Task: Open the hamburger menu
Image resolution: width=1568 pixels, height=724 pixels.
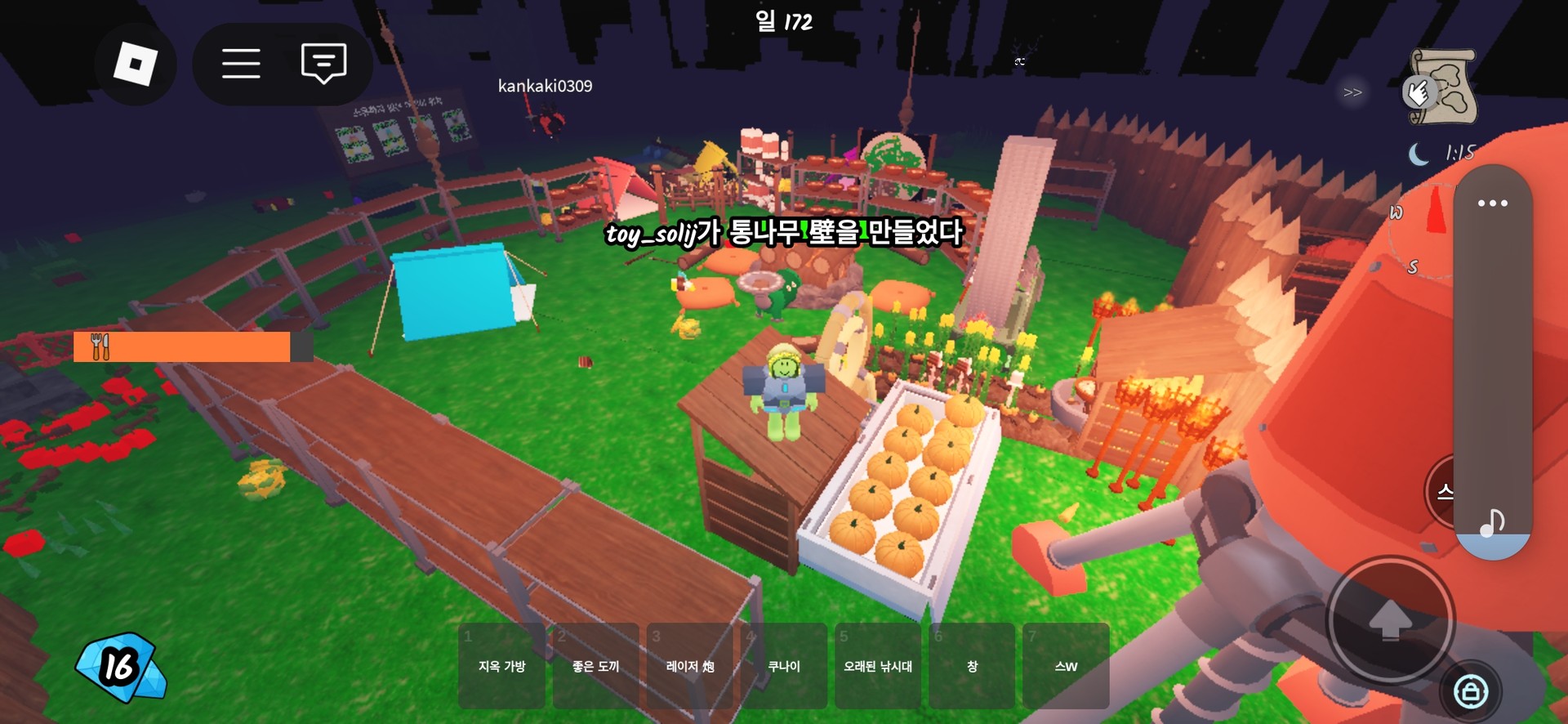Action: coord(241,63)
